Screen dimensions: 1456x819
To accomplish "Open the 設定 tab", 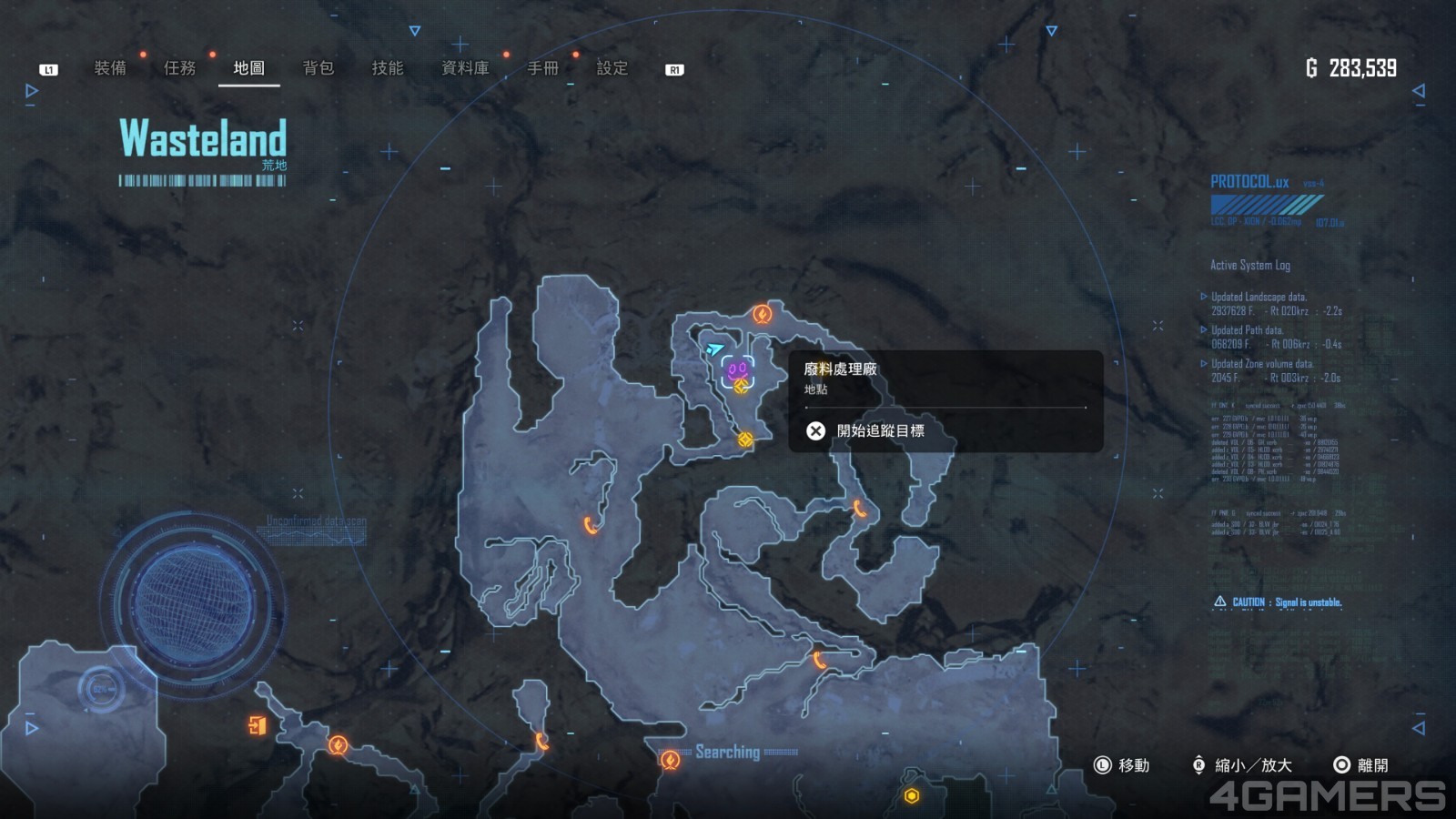I will [x=612, y=68].
